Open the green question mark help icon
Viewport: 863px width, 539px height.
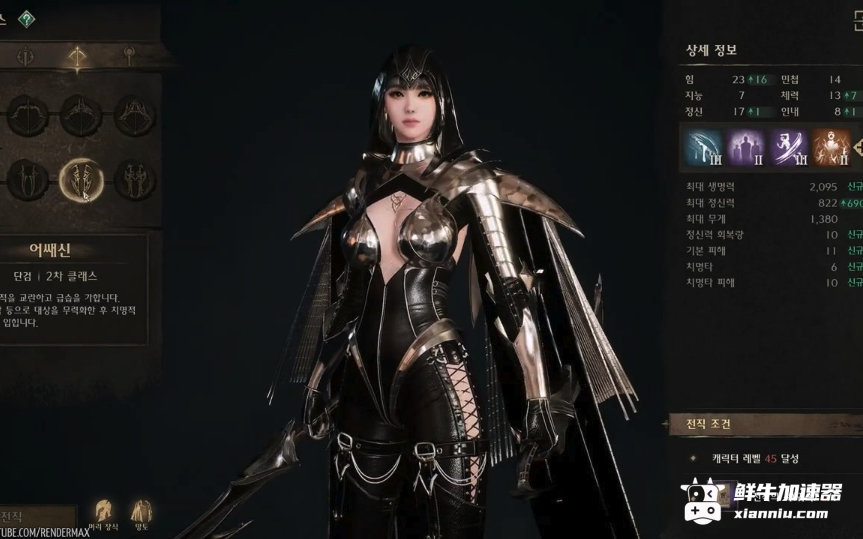(27, 19)
